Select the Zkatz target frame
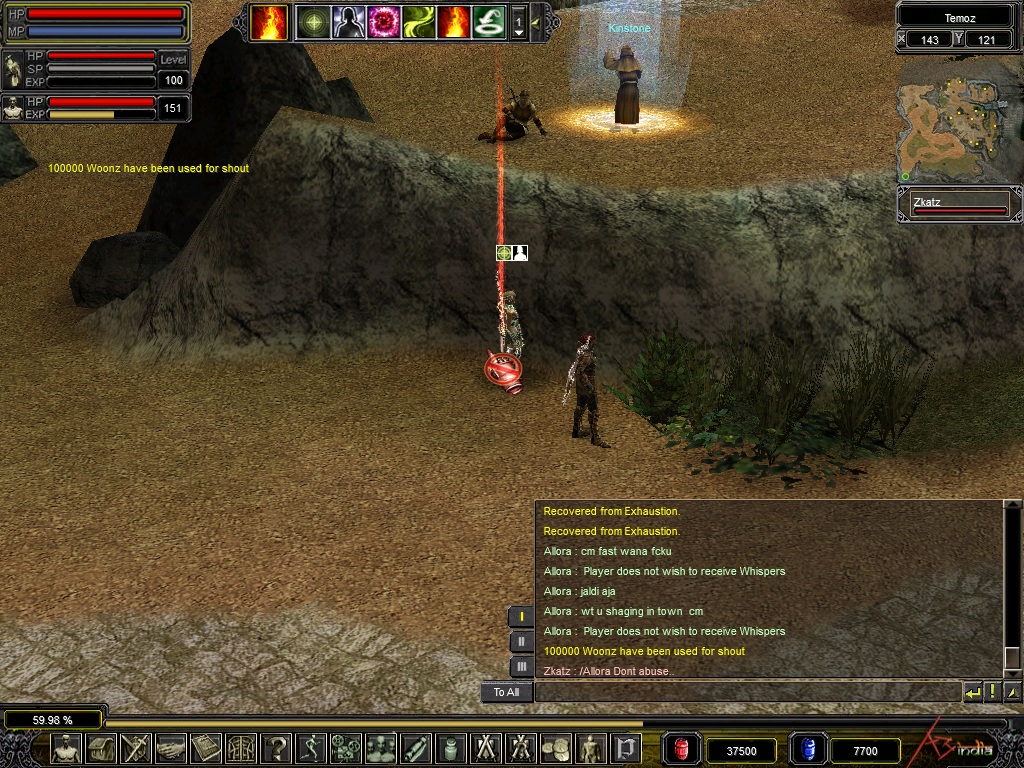 coord(959,205)
